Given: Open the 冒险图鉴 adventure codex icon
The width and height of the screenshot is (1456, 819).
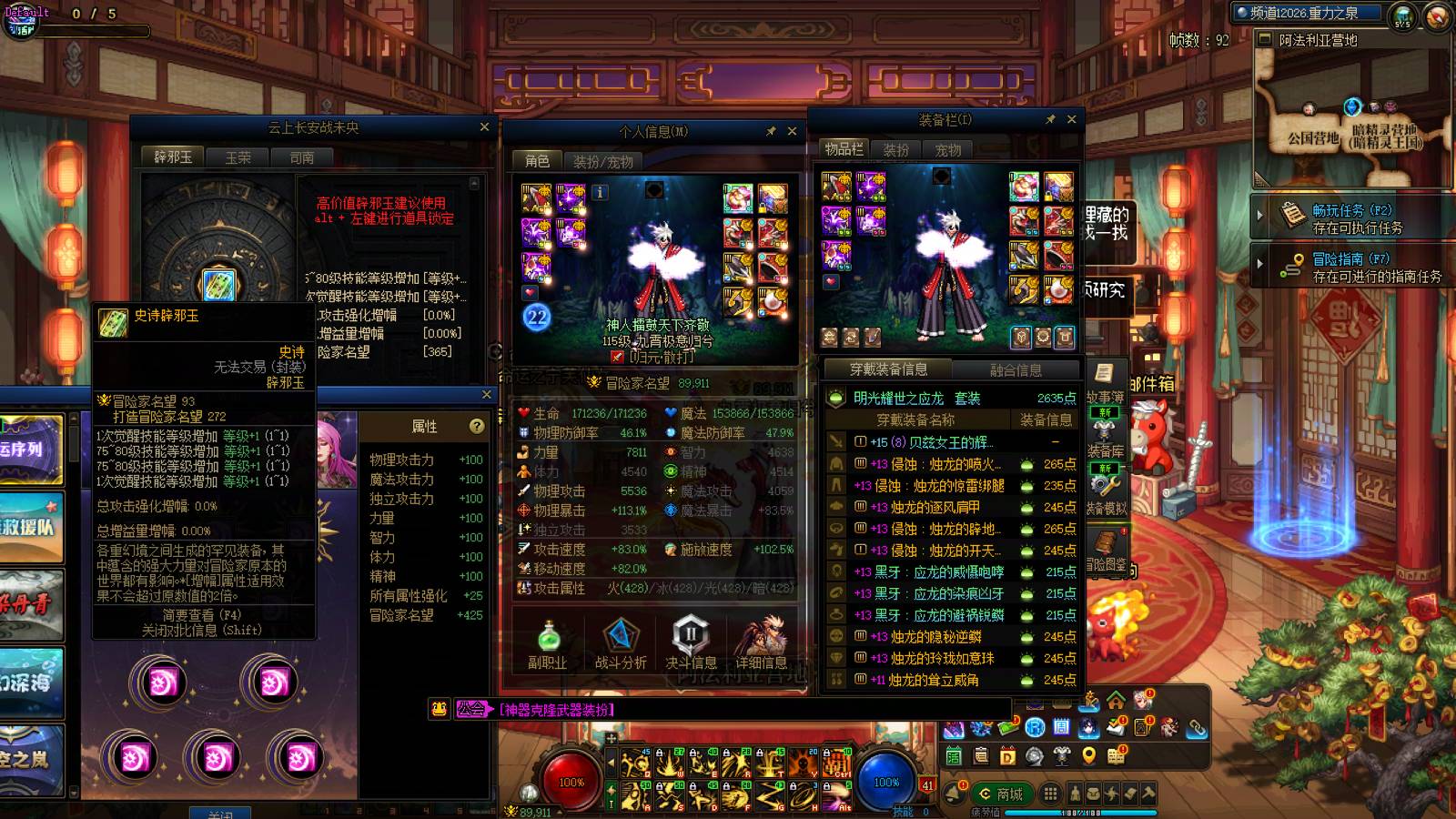Looking at the screenshot, I should 1103,541.
